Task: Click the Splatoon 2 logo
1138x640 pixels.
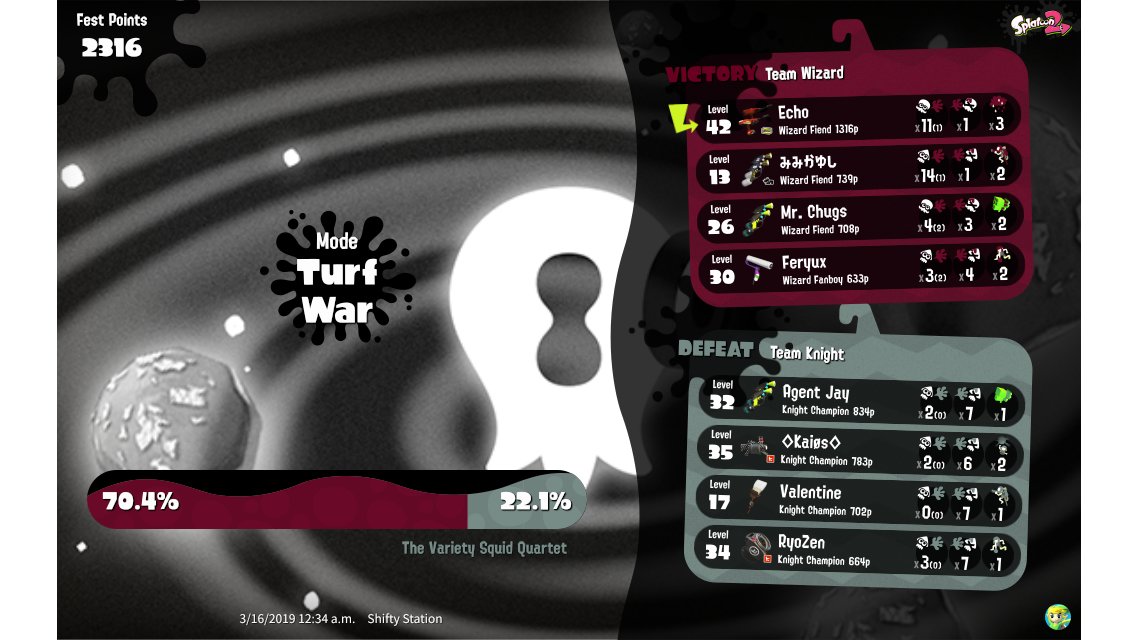Action: tap(1040, 26)
